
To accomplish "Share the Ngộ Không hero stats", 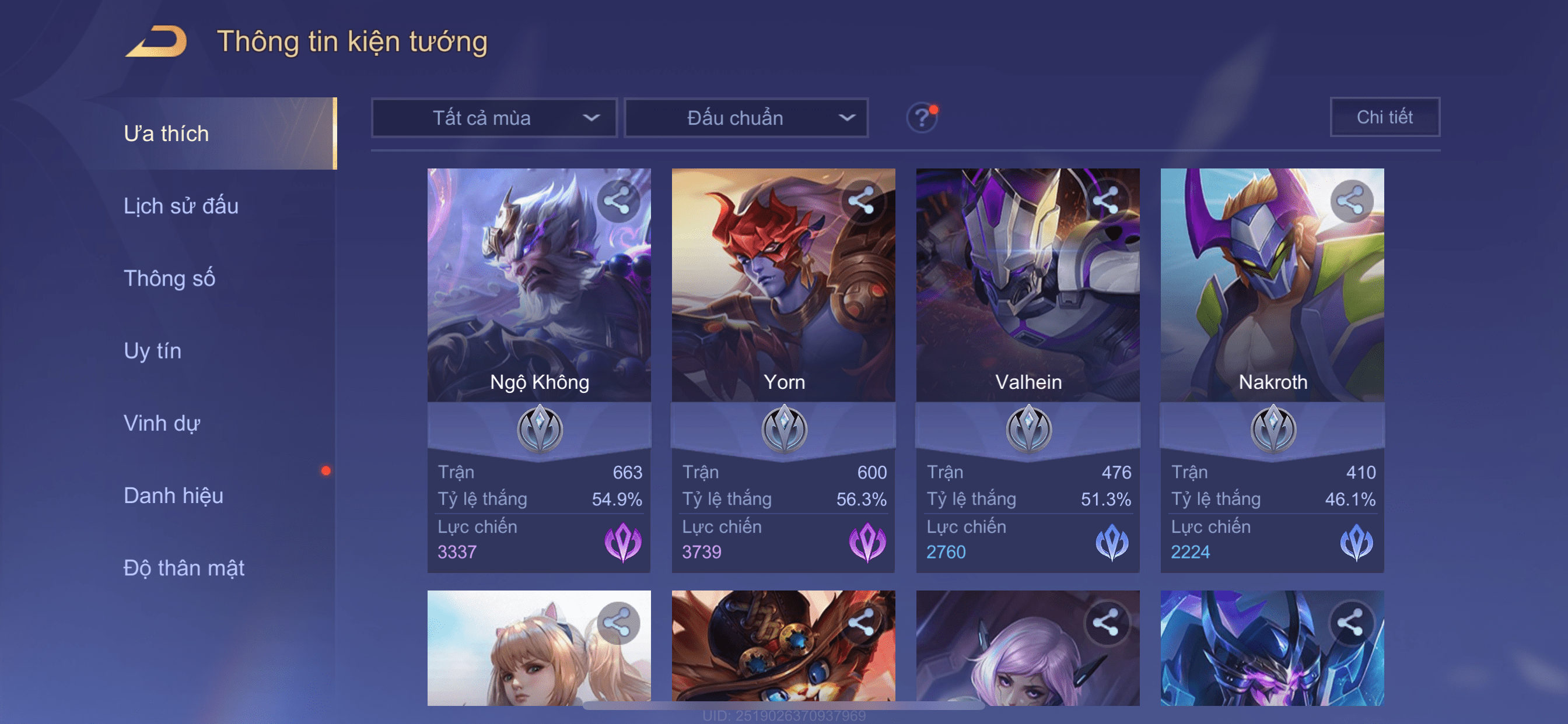I will 618,201.
